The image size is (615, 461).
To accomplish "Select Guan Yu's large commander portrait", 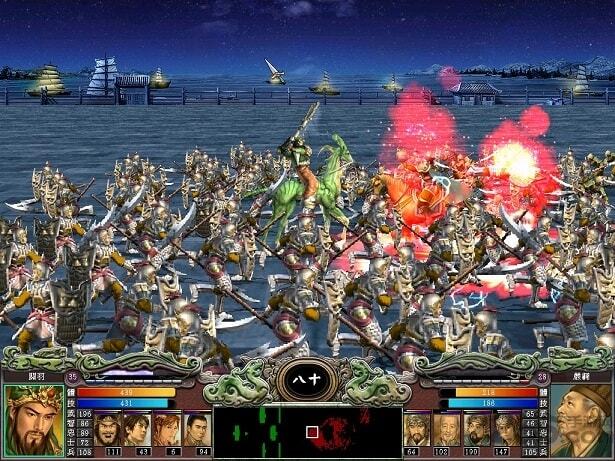I will coord(32,421).
